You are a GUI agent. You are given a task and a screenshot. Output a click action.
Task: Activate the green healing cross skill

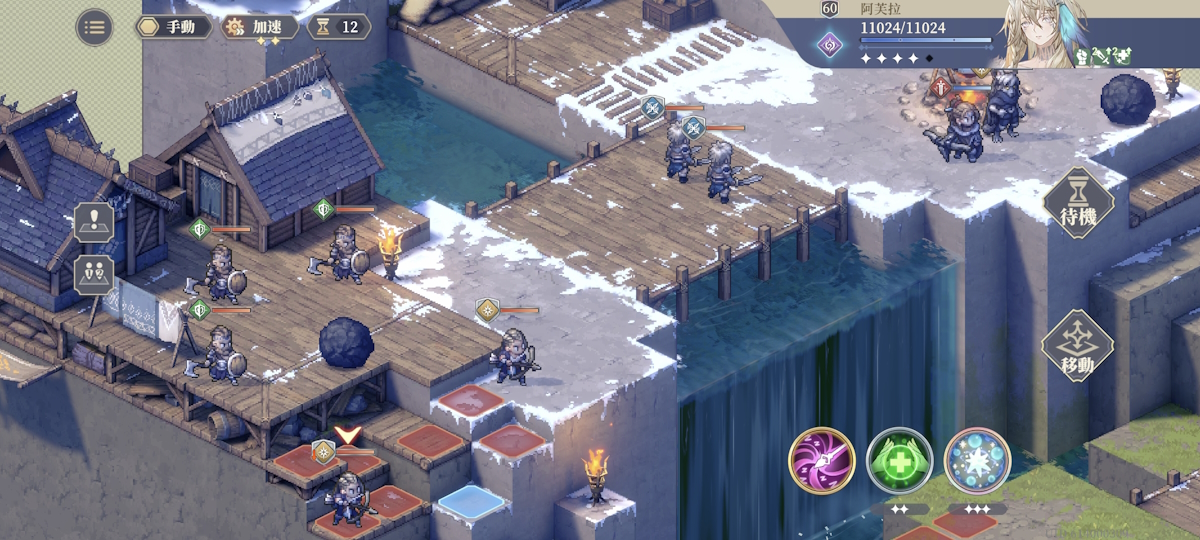tap(899, 460)
